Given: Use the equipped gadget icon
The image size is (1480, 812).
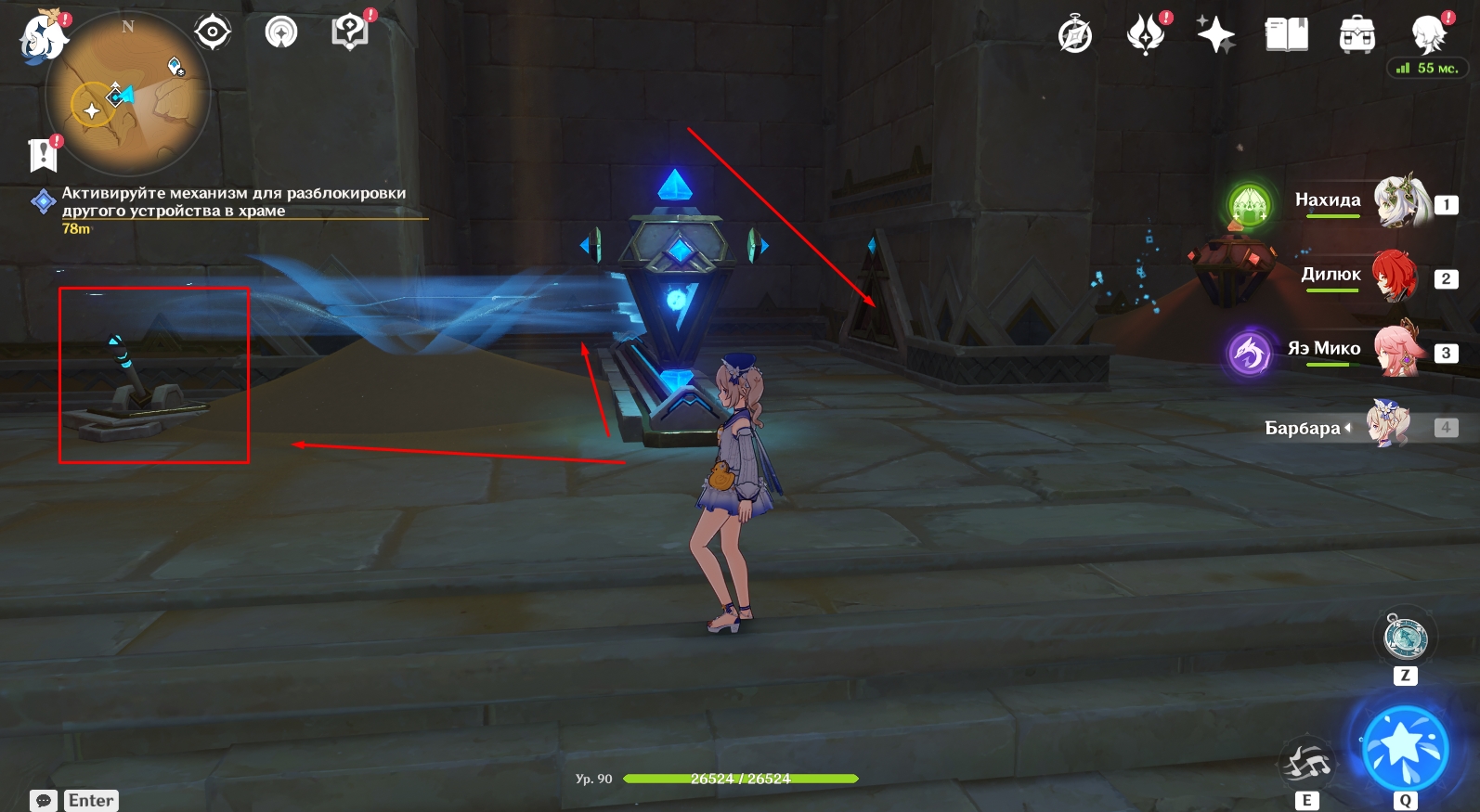Looking at the screenshot, I should pyautogui.click(x=1405, y=638).
